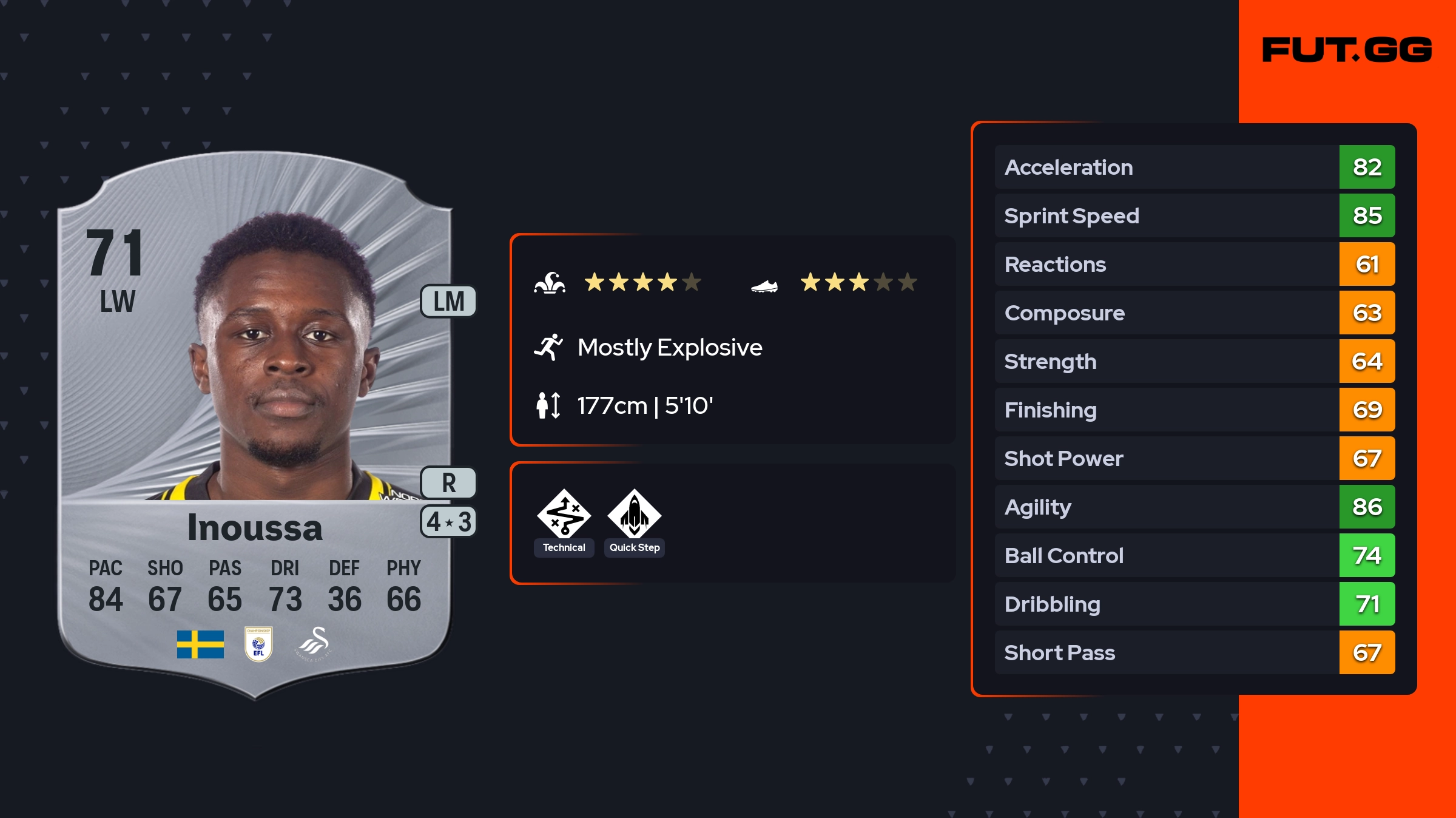The height and width of the screenshot is (818, 1456).
Task: Choose the Agility stat row
Action: coord(1194,507)
